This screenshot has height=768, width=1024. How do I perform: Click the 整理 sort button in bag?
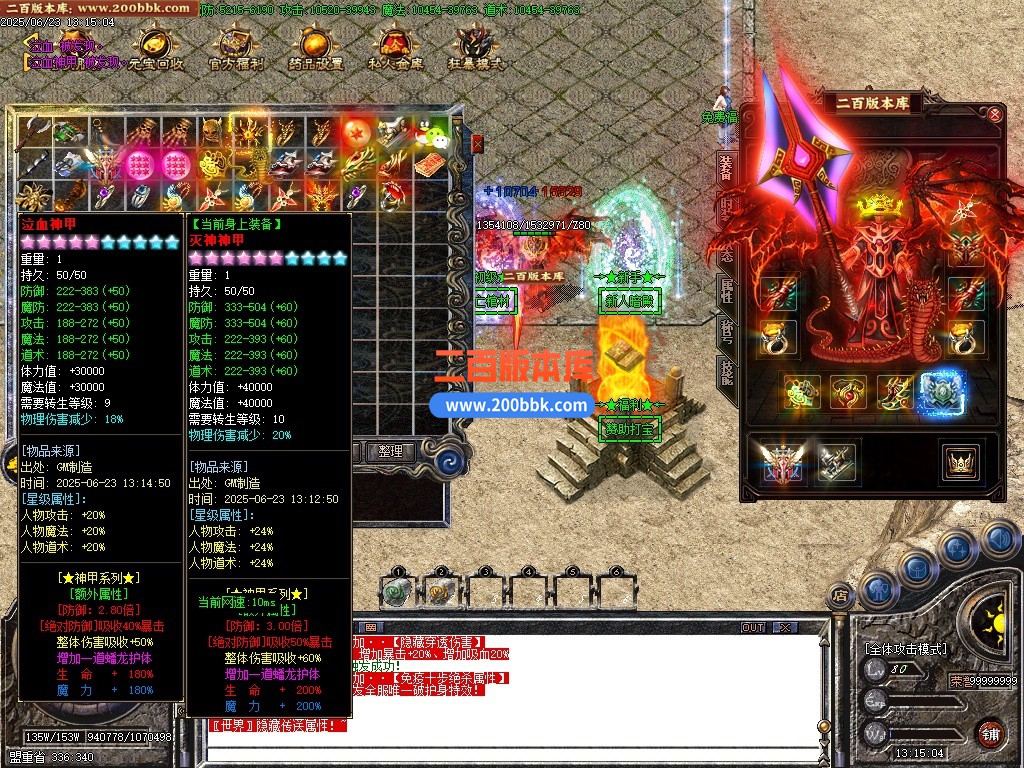click(x=390, y=451)
